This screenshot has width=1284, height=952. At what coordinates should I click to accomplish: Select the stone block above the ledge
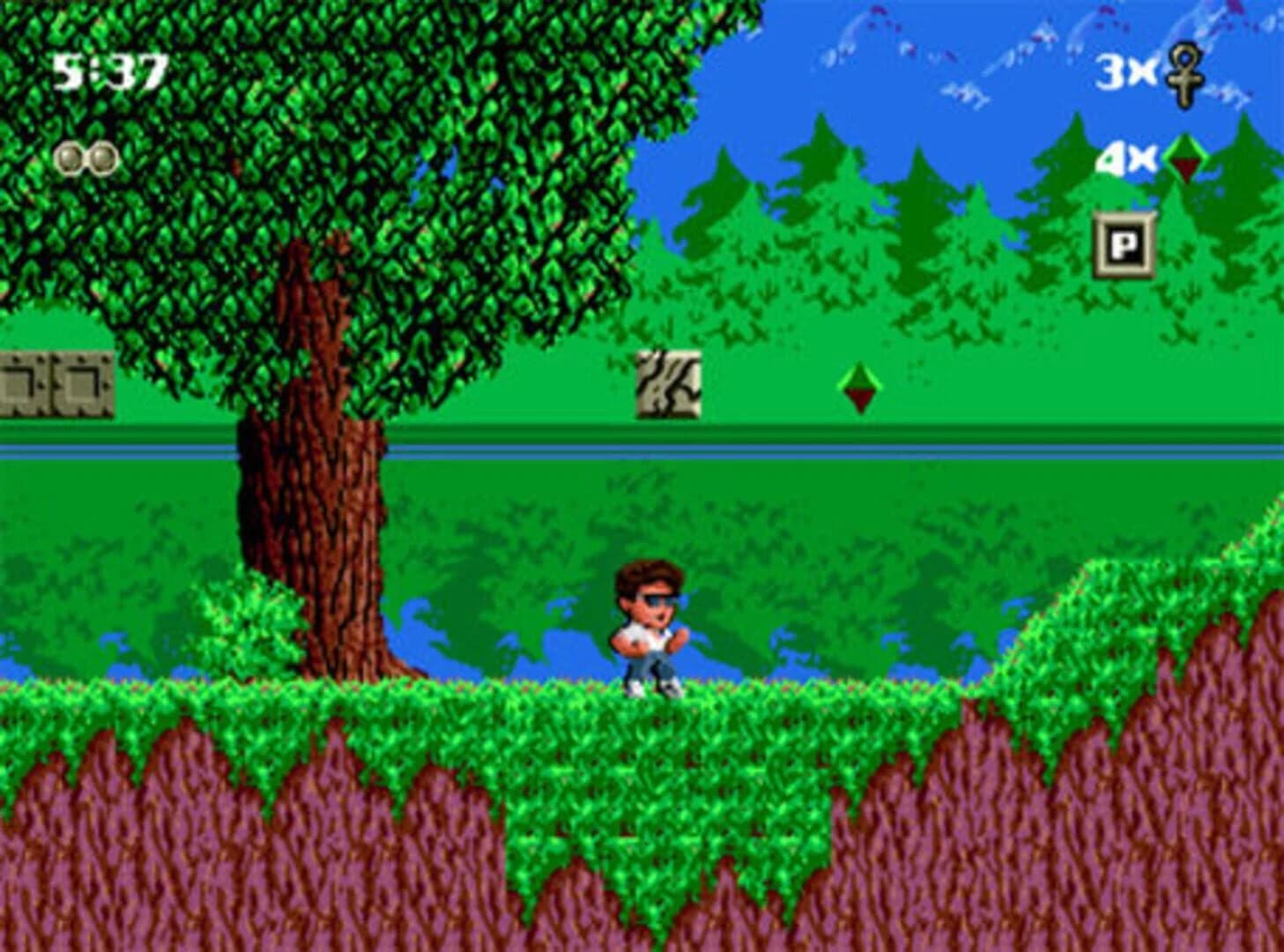[x=668, y=384]
